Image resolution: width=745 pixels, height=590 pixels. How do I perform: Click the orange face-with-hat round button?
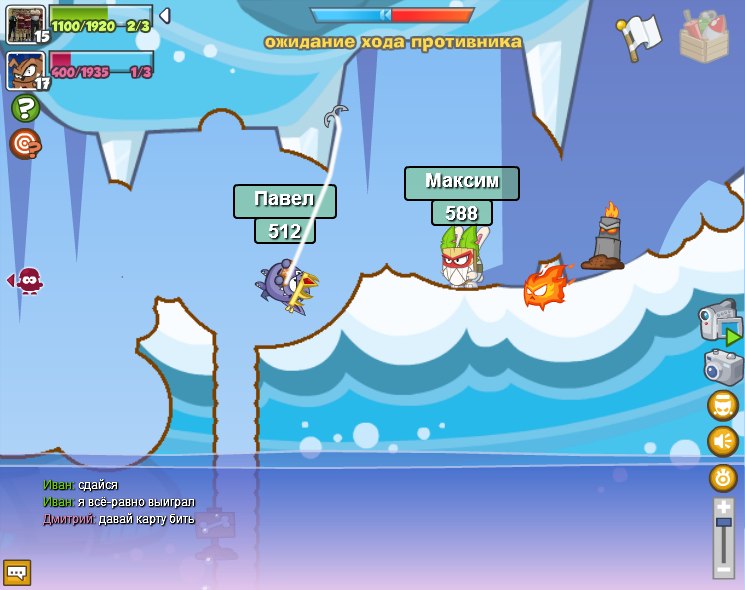[x=723, y=406]
